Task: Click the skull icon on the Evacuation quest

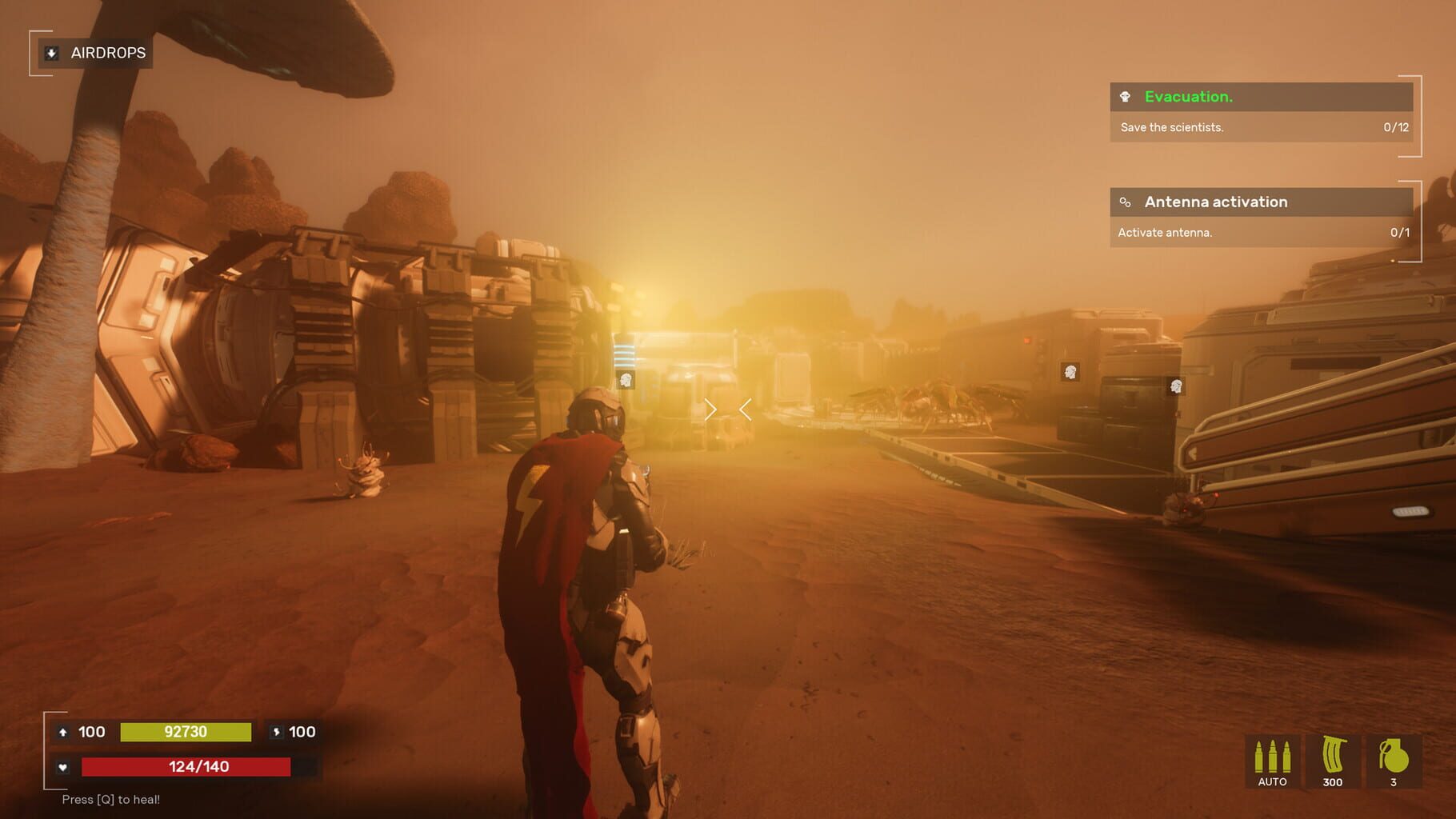Action: click(x=1126, y=97)
